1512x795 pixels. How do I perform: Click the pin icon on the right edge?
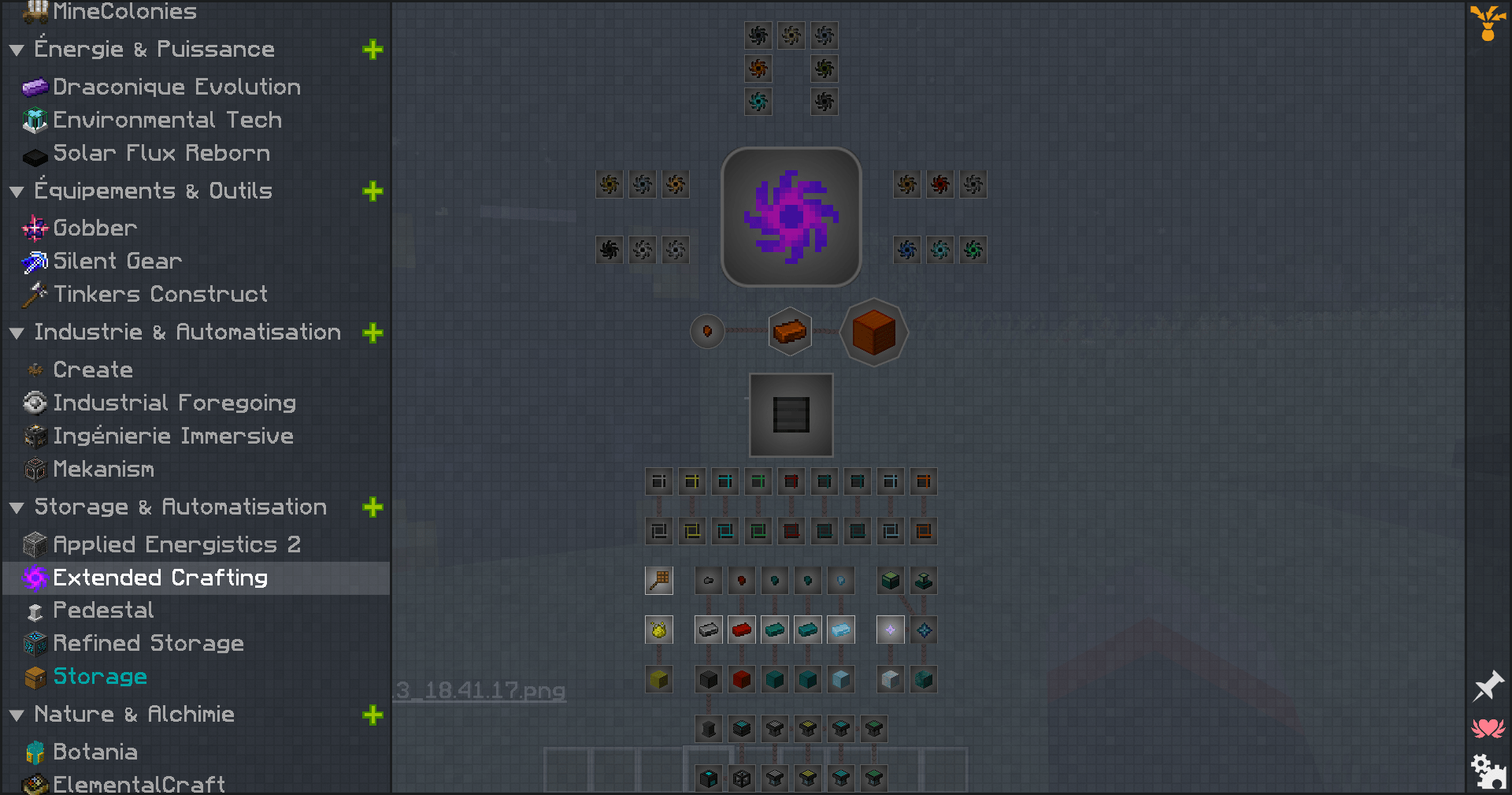[1488, 685]
